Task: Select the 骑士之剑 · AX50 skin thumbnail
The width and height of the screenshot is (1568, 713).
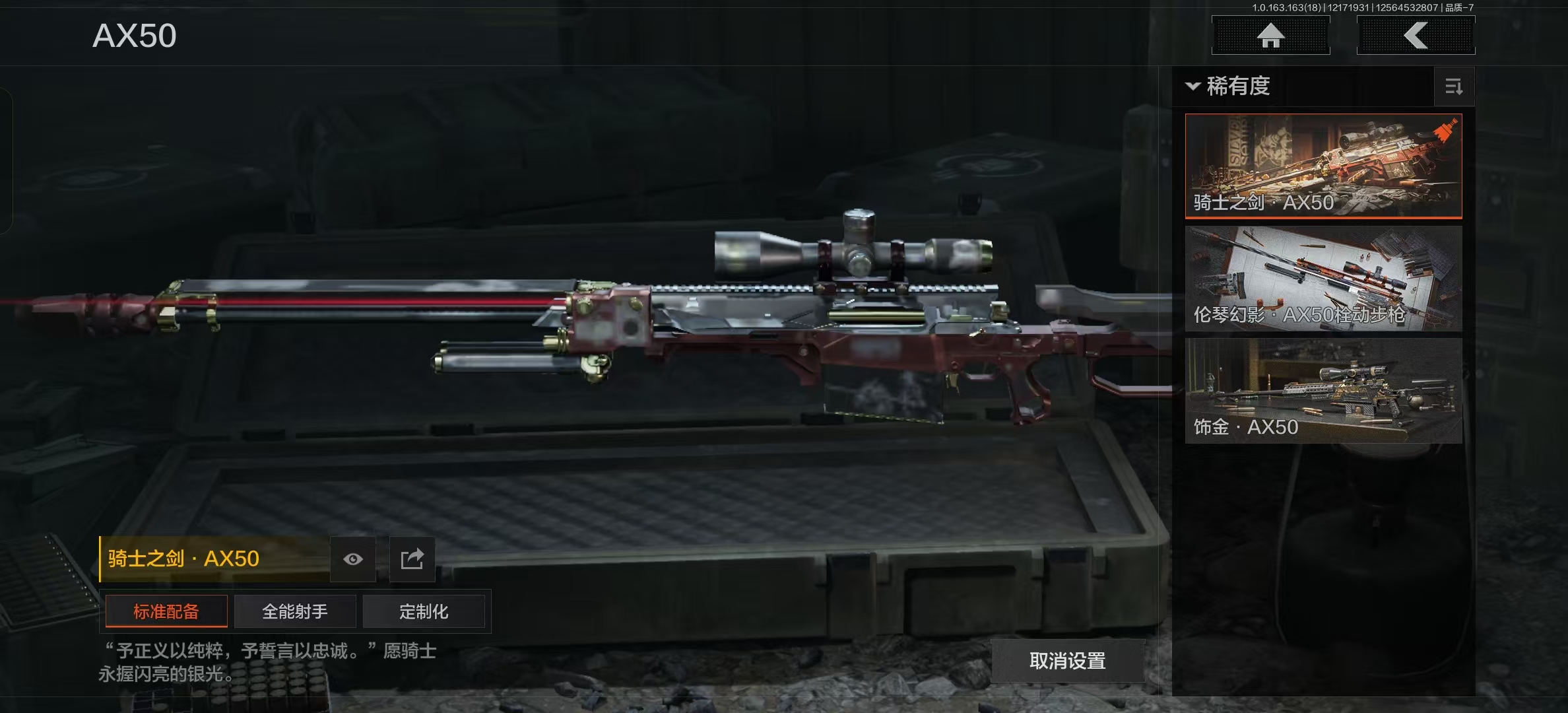Action: tap(1323, 166)
